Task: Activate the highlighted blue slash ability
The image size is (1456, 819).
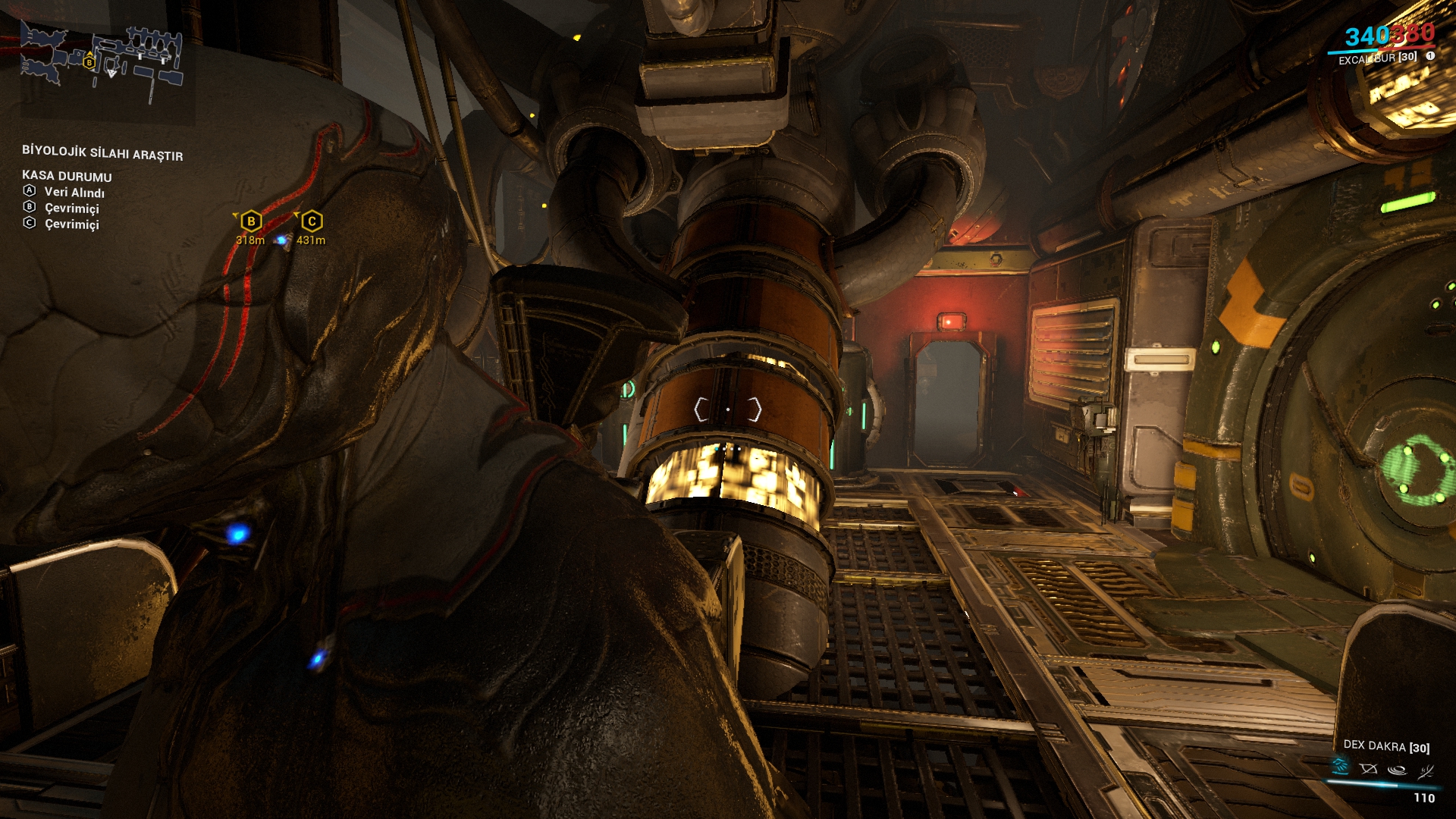Action: (x=1340, y=767)
